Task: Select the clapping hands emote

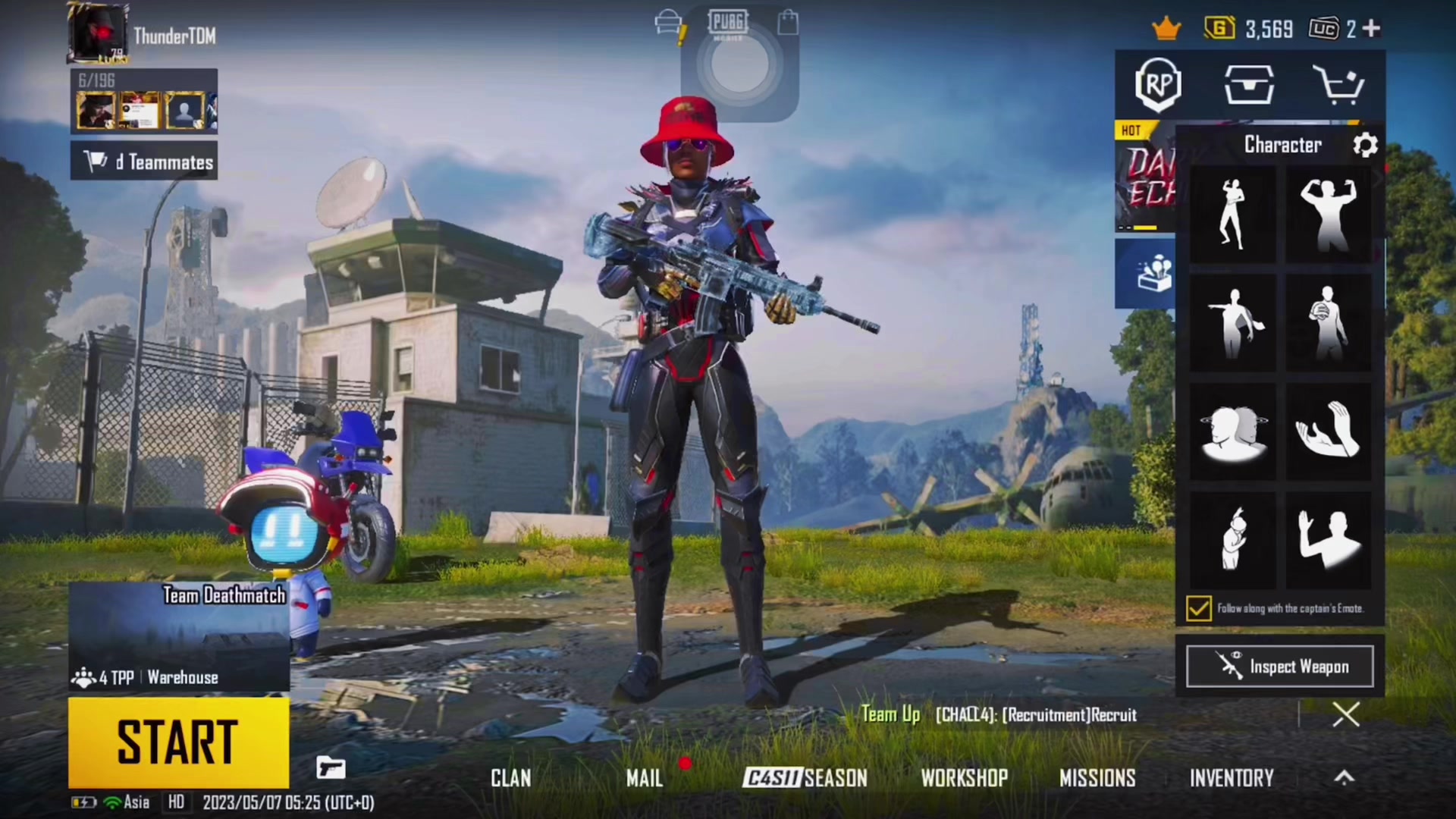Action: (x=1328, y=431)
